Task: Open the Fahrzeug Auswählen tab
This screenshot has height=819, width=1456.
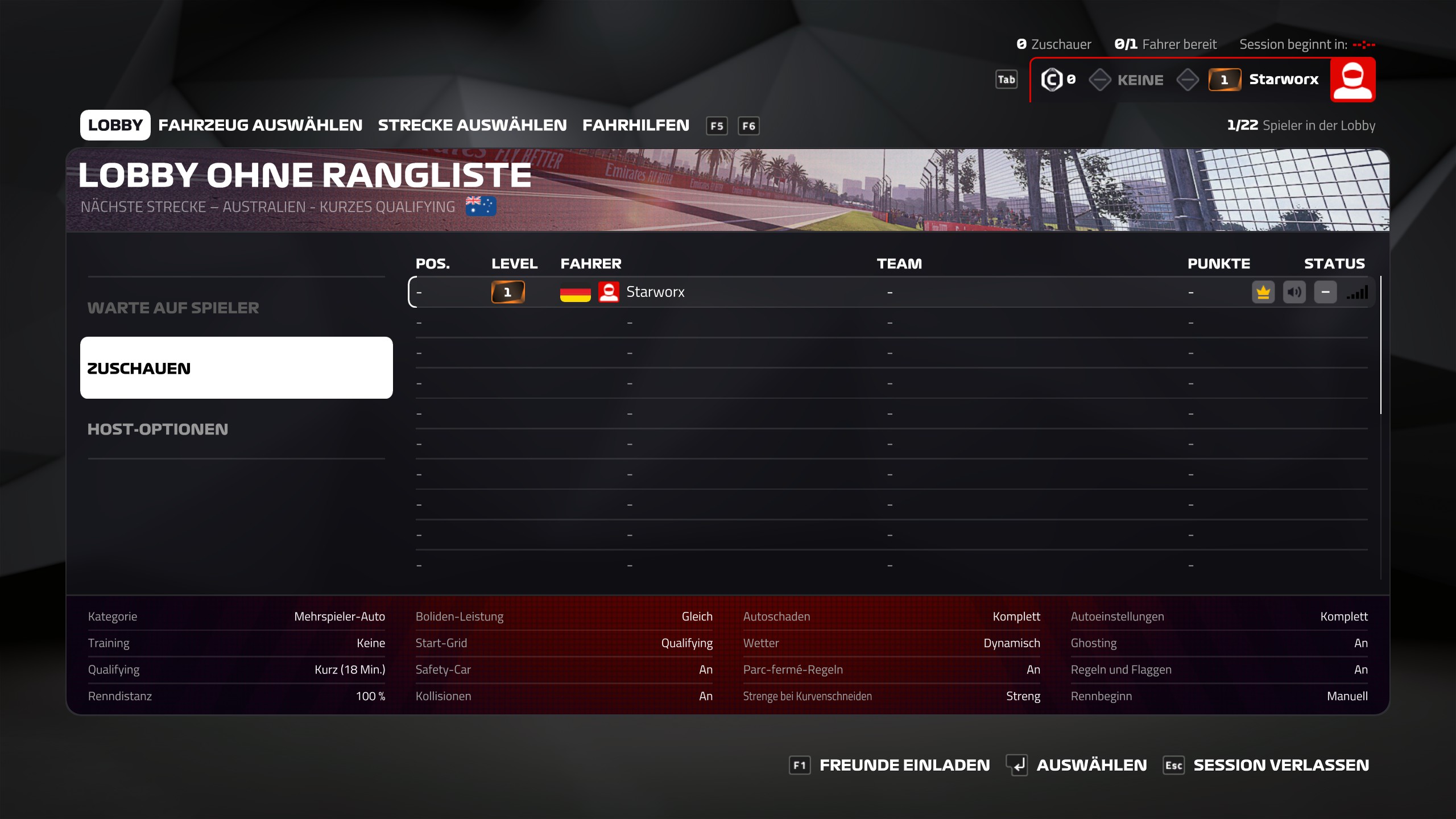Action: coord(260,125)
